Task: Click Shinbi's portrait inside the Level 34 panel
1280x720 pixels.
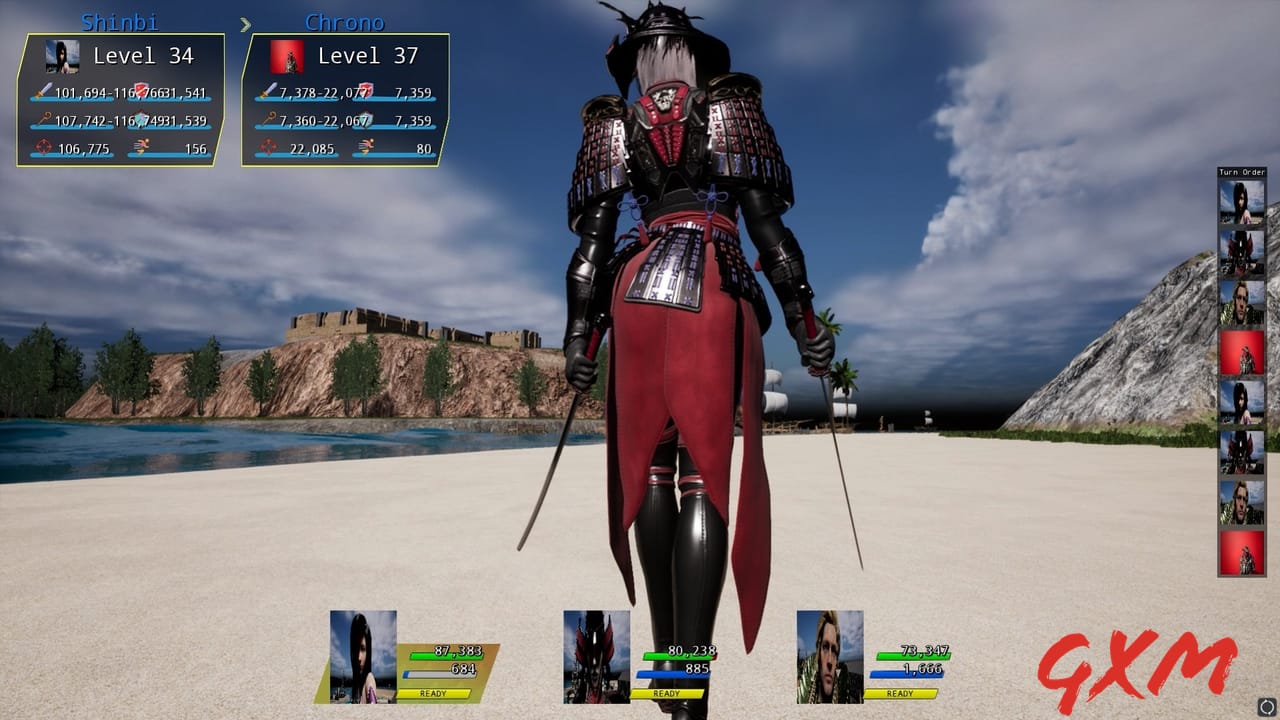Action: pyautogui.click(x=60, y=57)
